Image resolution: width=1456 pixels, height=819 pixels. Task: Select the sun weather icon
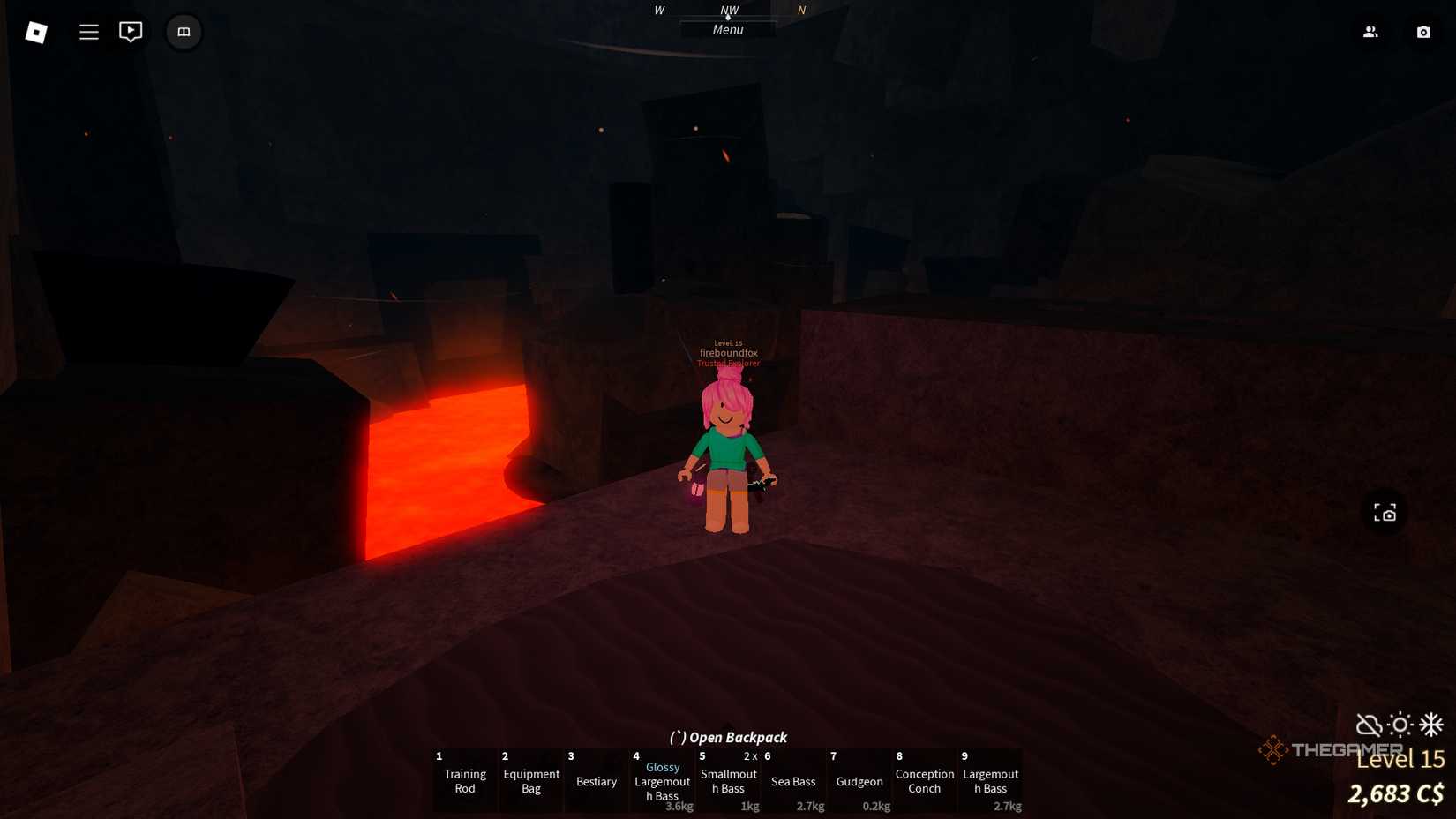(1399, 725)
